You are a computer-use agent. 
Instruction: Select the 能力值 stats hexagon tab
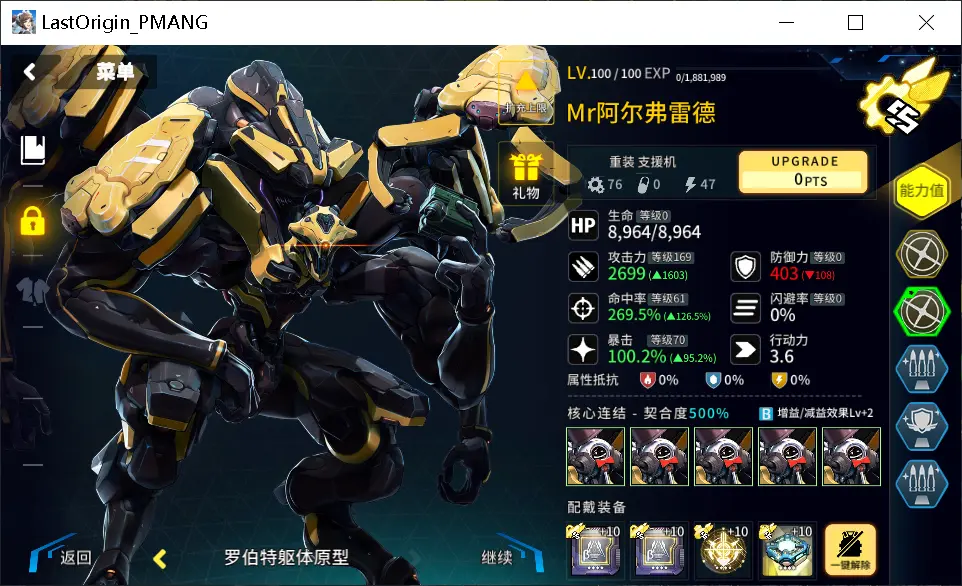[922, 190]
